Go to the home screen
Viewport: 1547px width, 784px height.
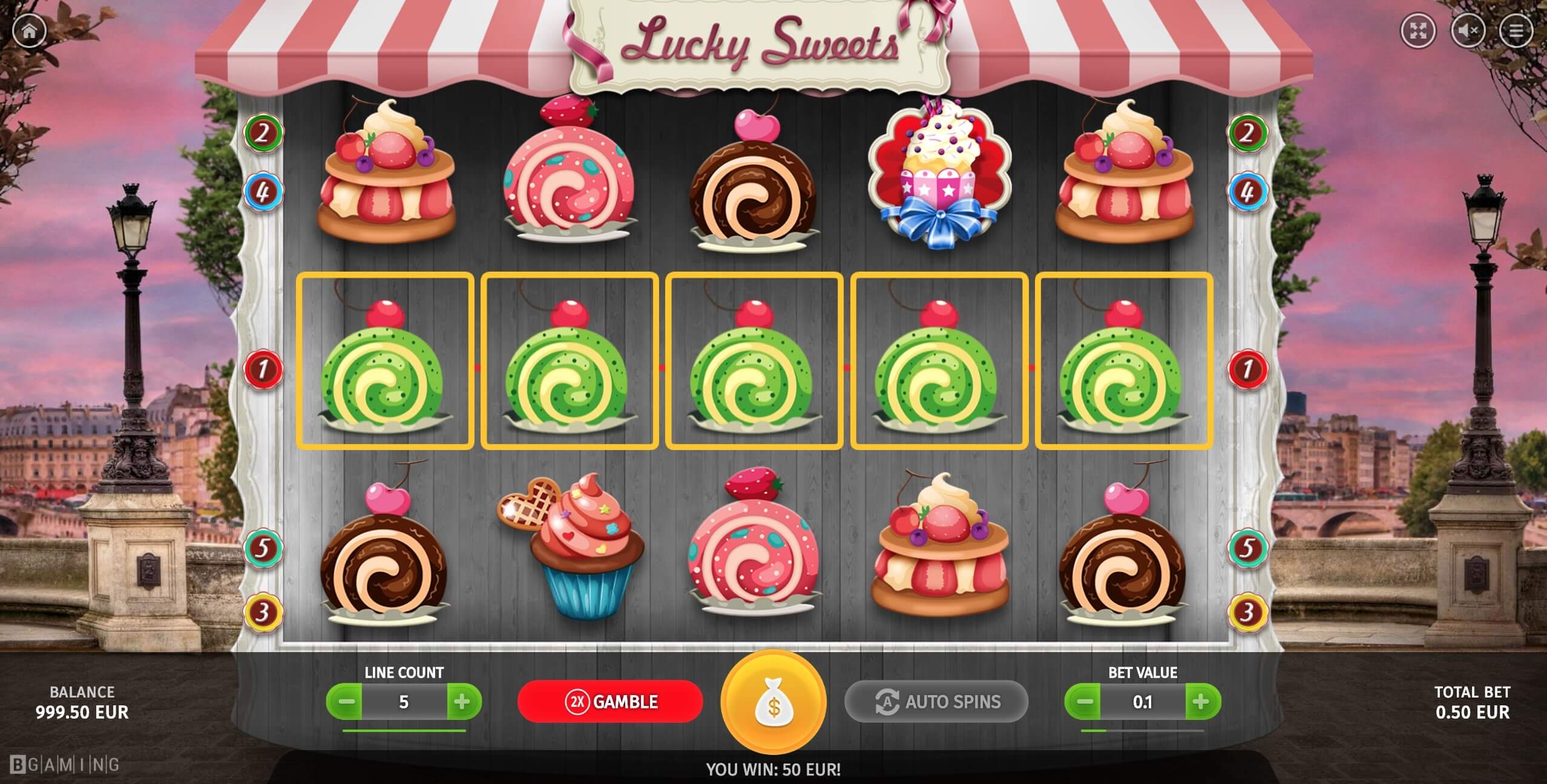29,31
